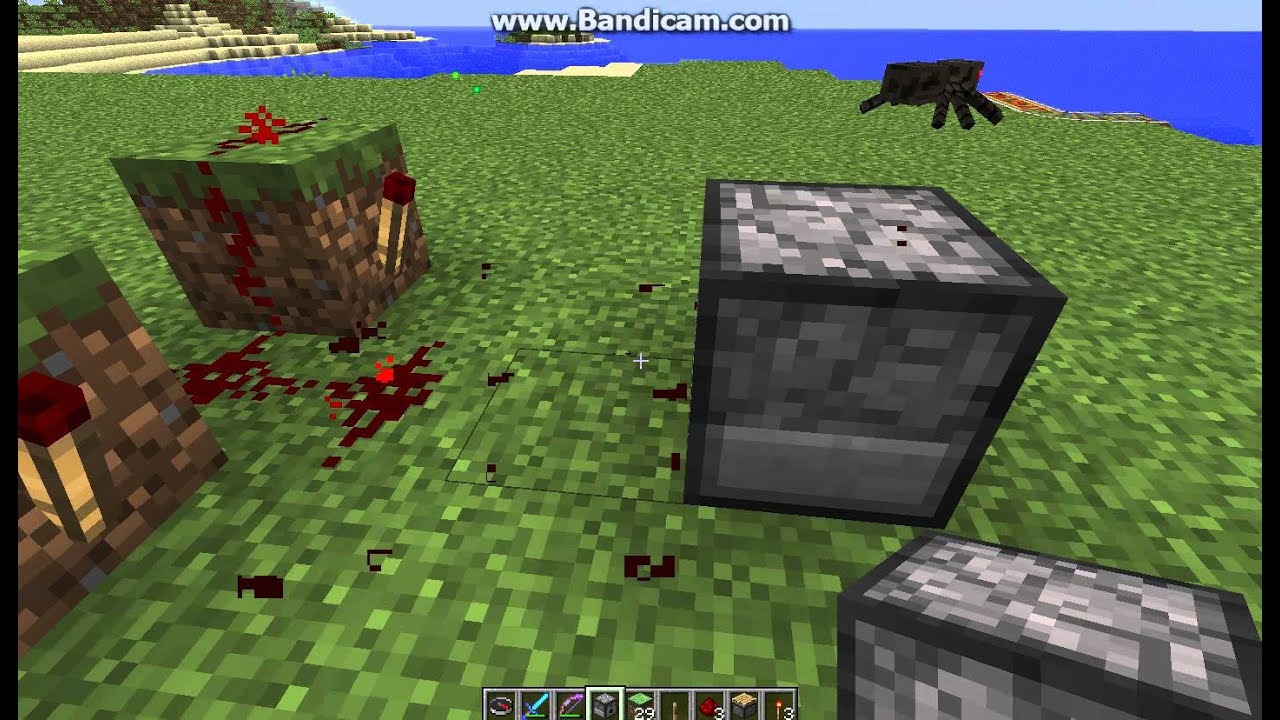Choose the piston block slot
This screenshot has height=720, width=1280.
click(744, 705)
